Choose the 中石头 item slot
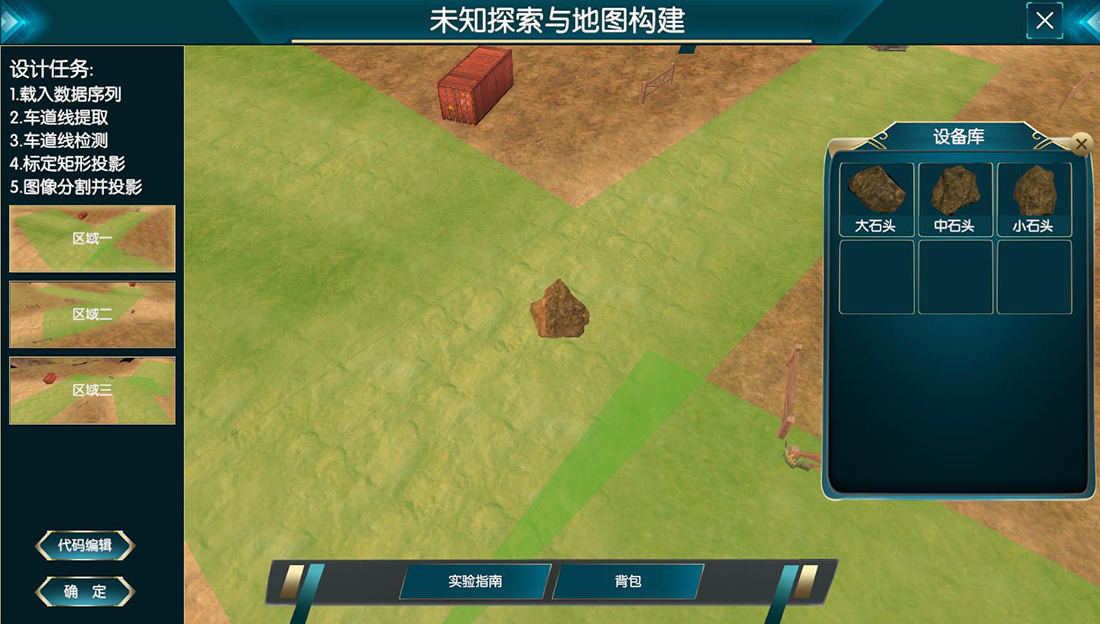This screenshot has width=1100, height=624. [x=955, y=199]
